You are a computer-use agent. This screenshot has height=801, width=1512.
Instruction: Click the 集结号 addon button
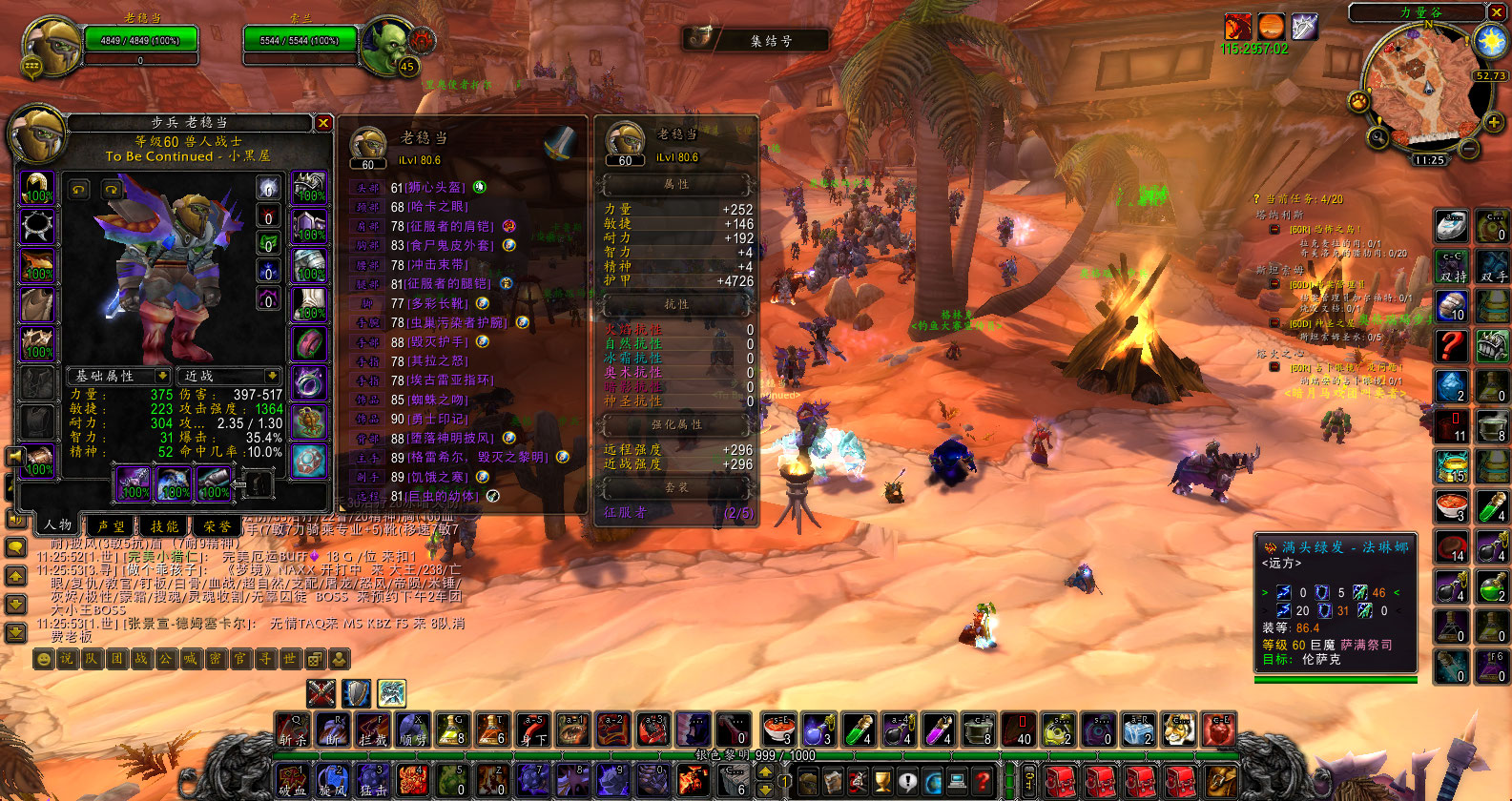[x=754, y=40]
